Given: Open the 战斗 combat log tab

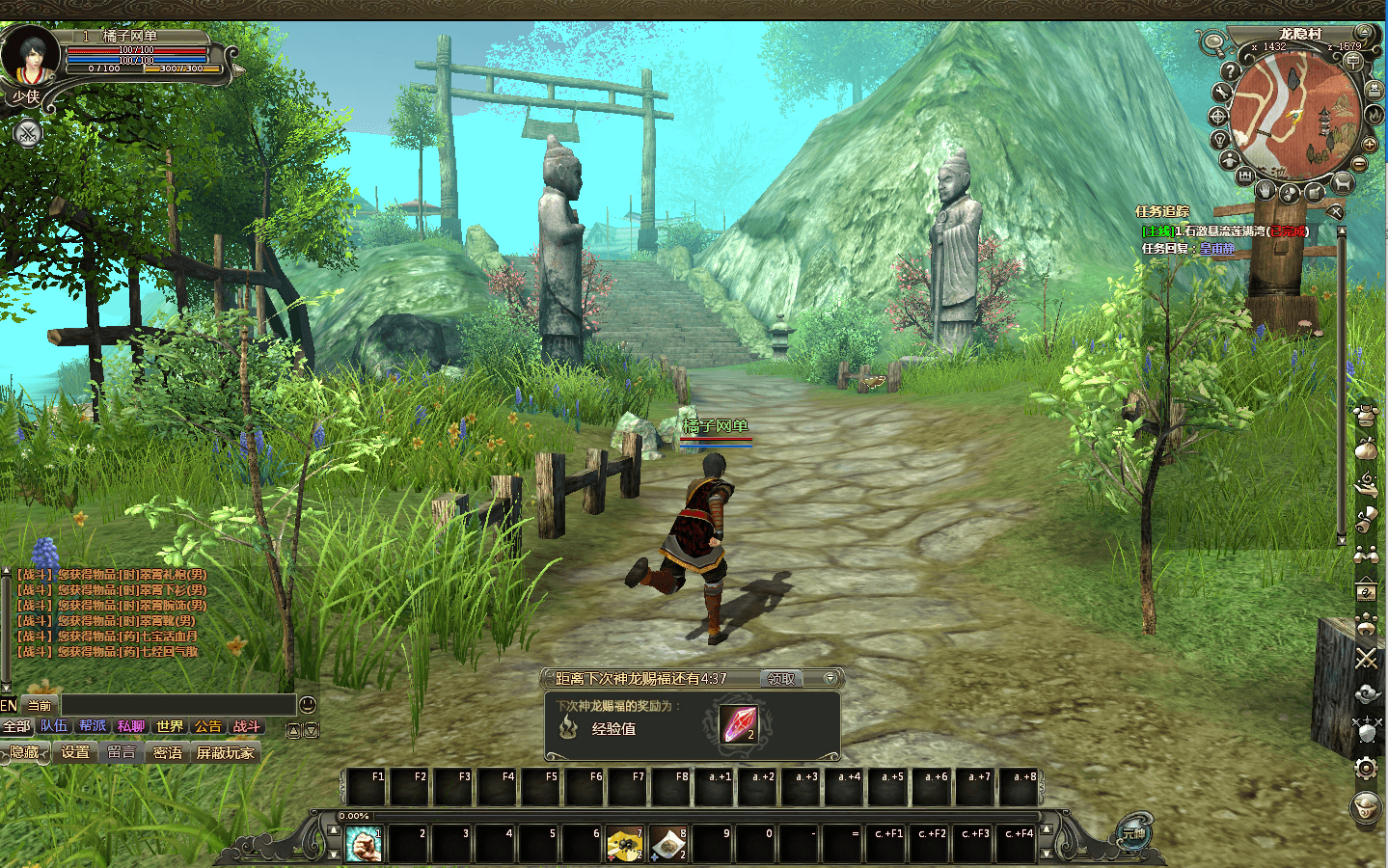Looking at the screenshot, I should click(x=246, y=726).
